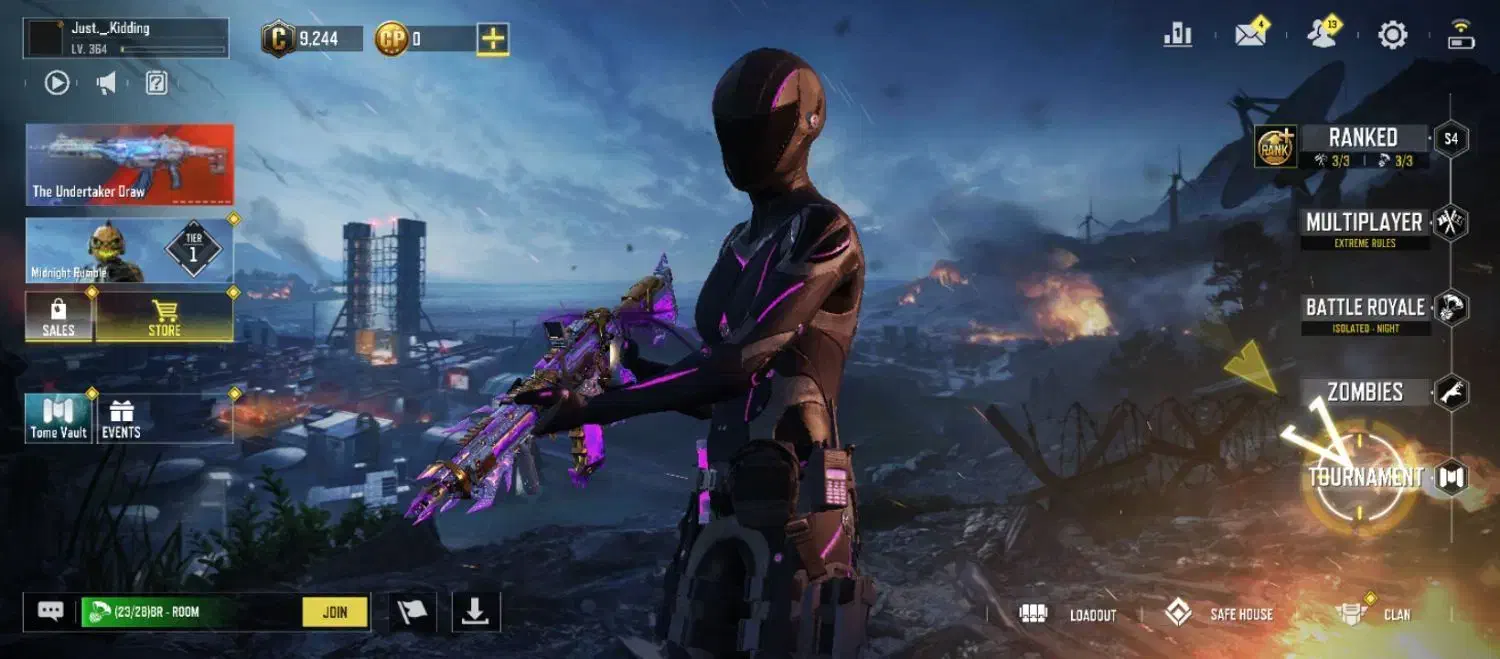Select the Multiplayer mode
The height and width of the screenshot is (659, 1500).
point(1364,222)
